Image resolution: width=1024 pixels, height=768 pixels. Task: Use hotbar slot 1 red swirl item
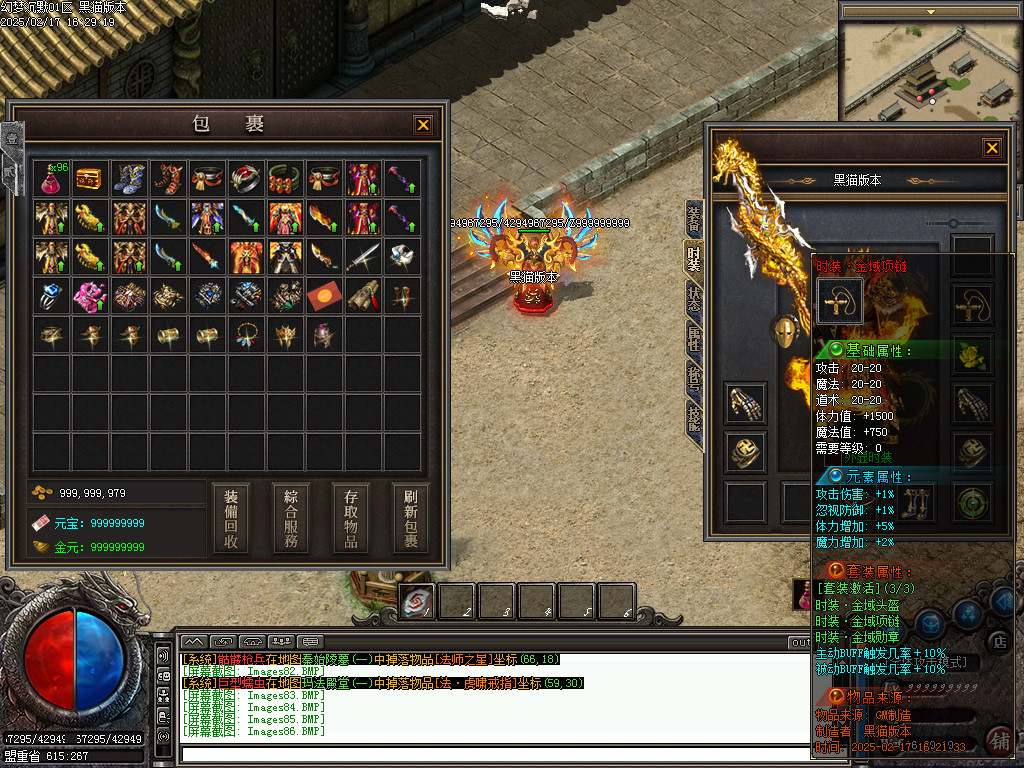(x=418, y=601)
